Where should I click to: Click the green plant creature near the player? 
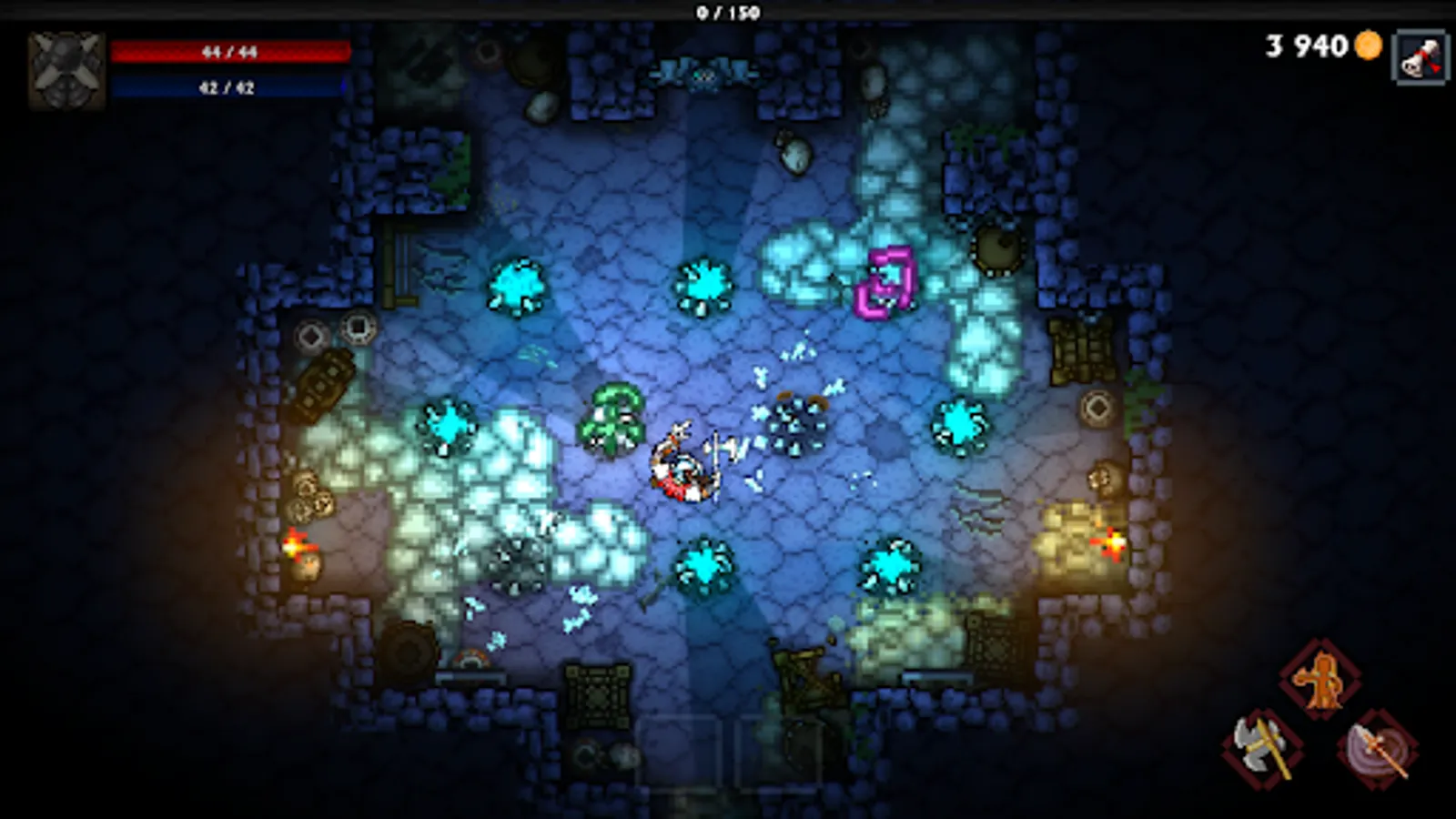pos(612,414)
